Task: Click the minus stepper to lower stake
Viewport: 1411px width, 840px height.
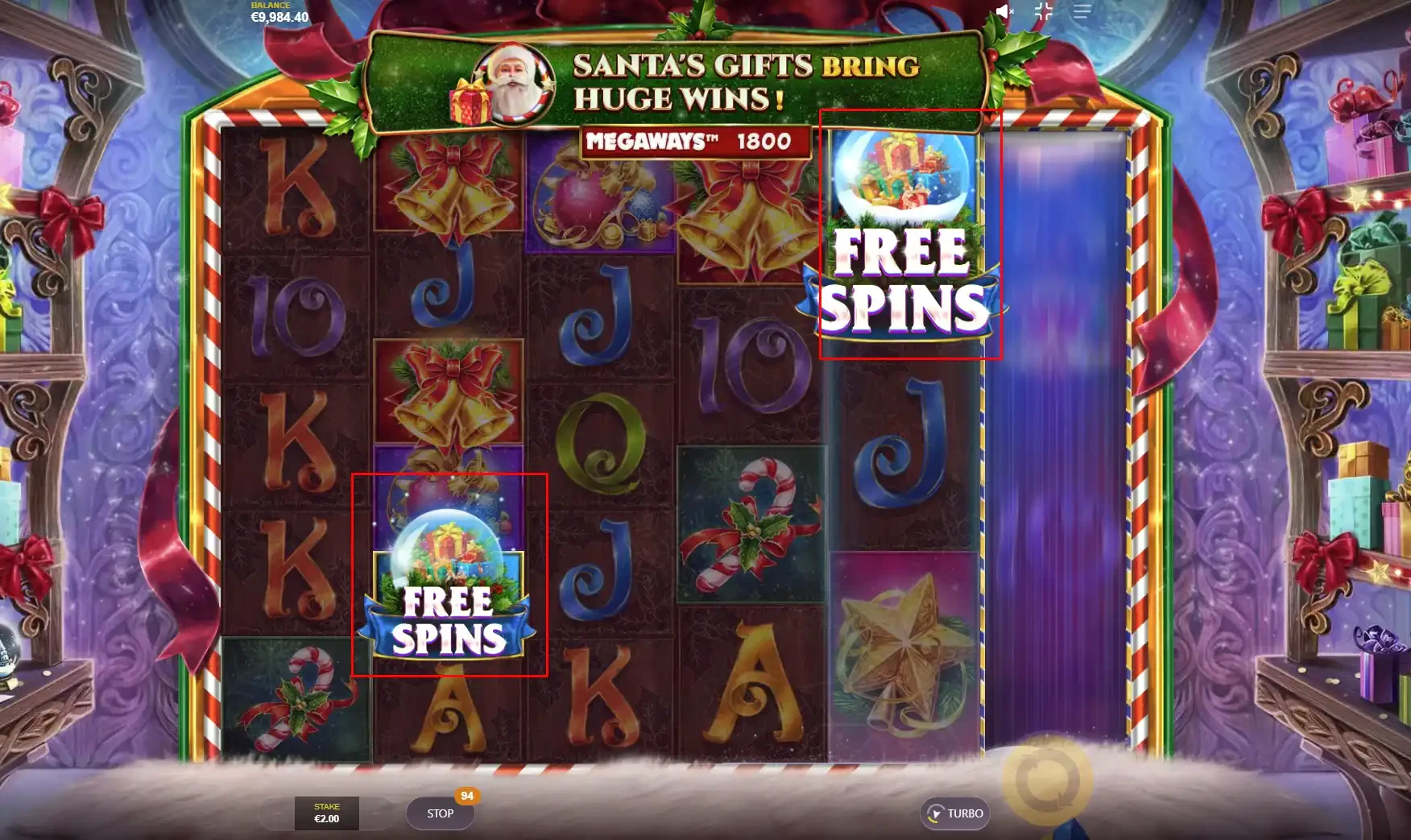Action: coord(277,813)
